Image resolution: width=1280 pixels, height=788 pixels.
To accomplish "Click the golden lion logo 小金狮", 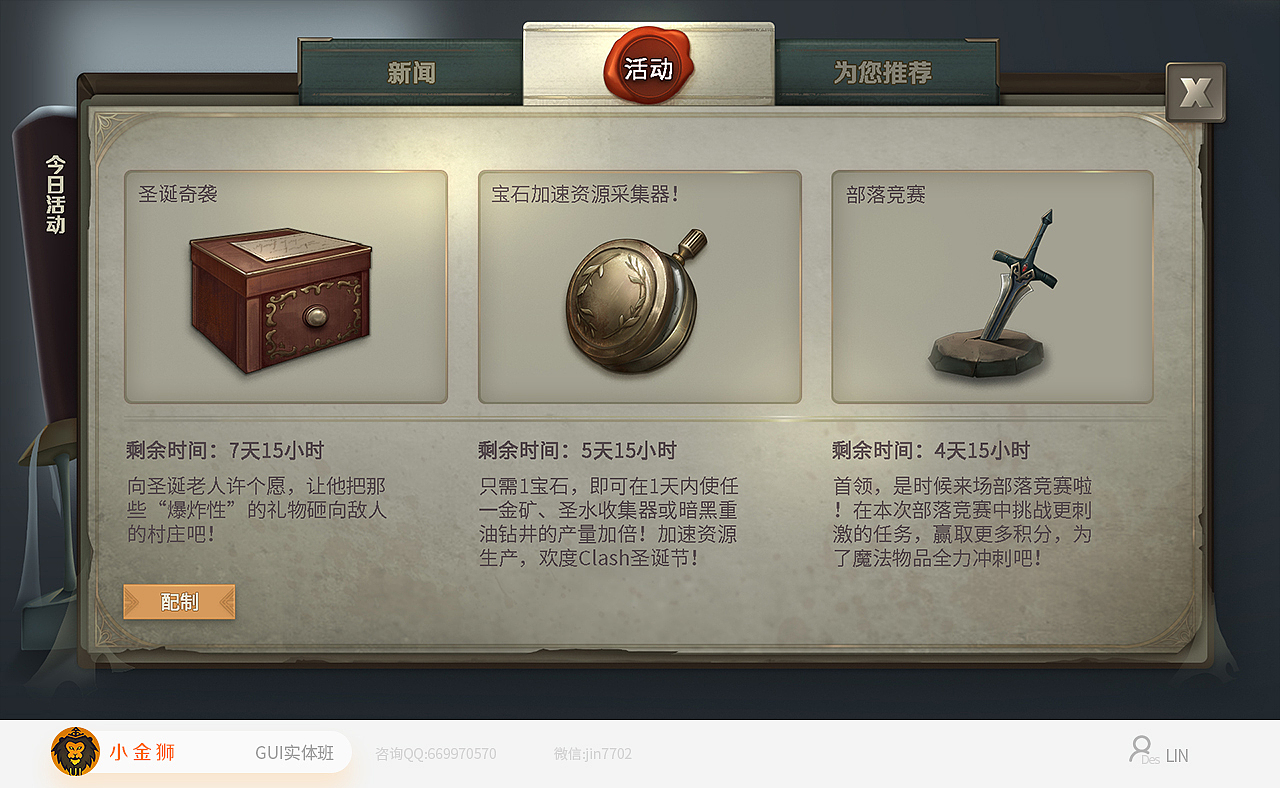I will coord(75,752).
